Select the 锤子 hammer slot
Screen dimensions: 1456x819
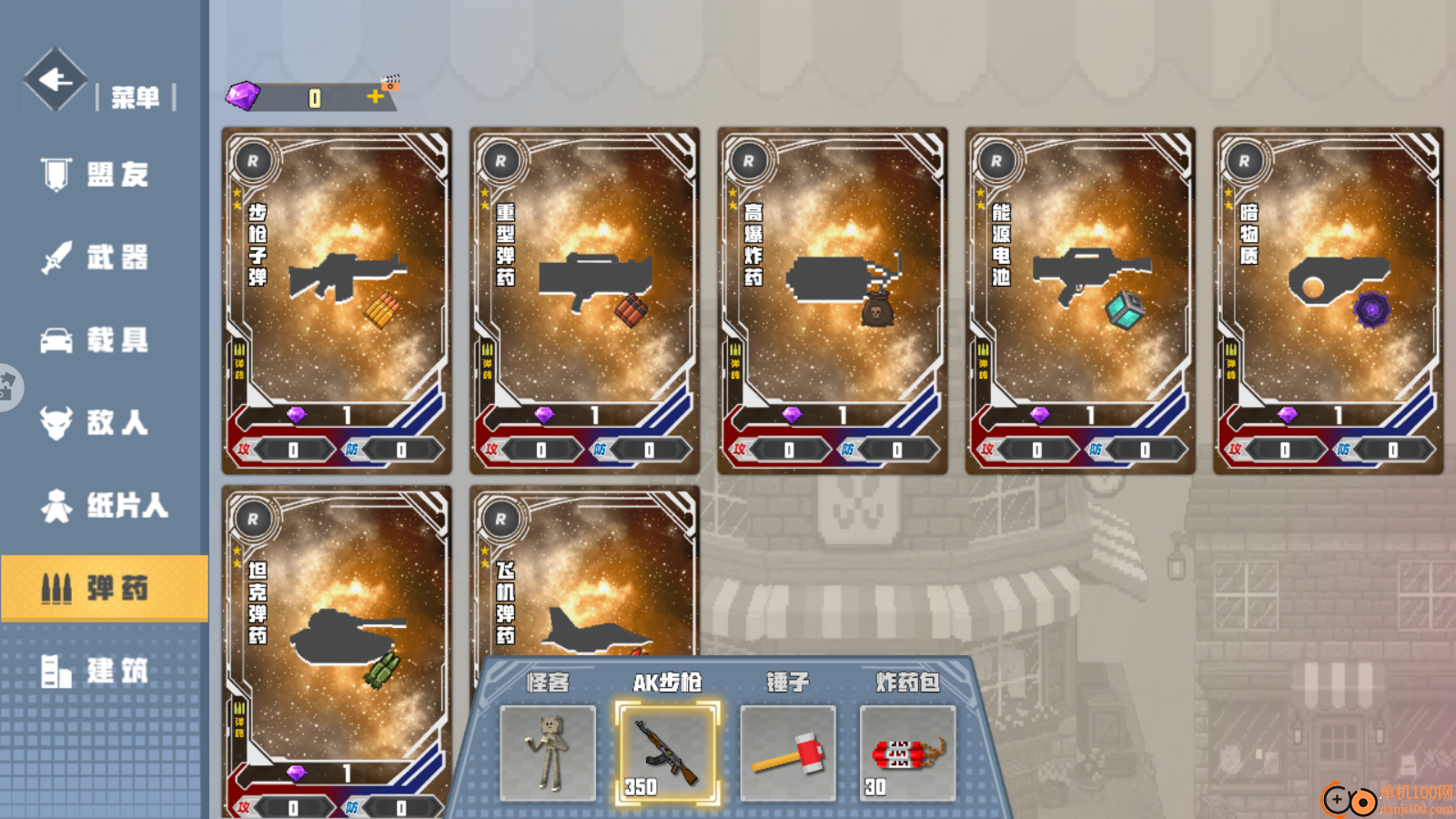(787, 753)
